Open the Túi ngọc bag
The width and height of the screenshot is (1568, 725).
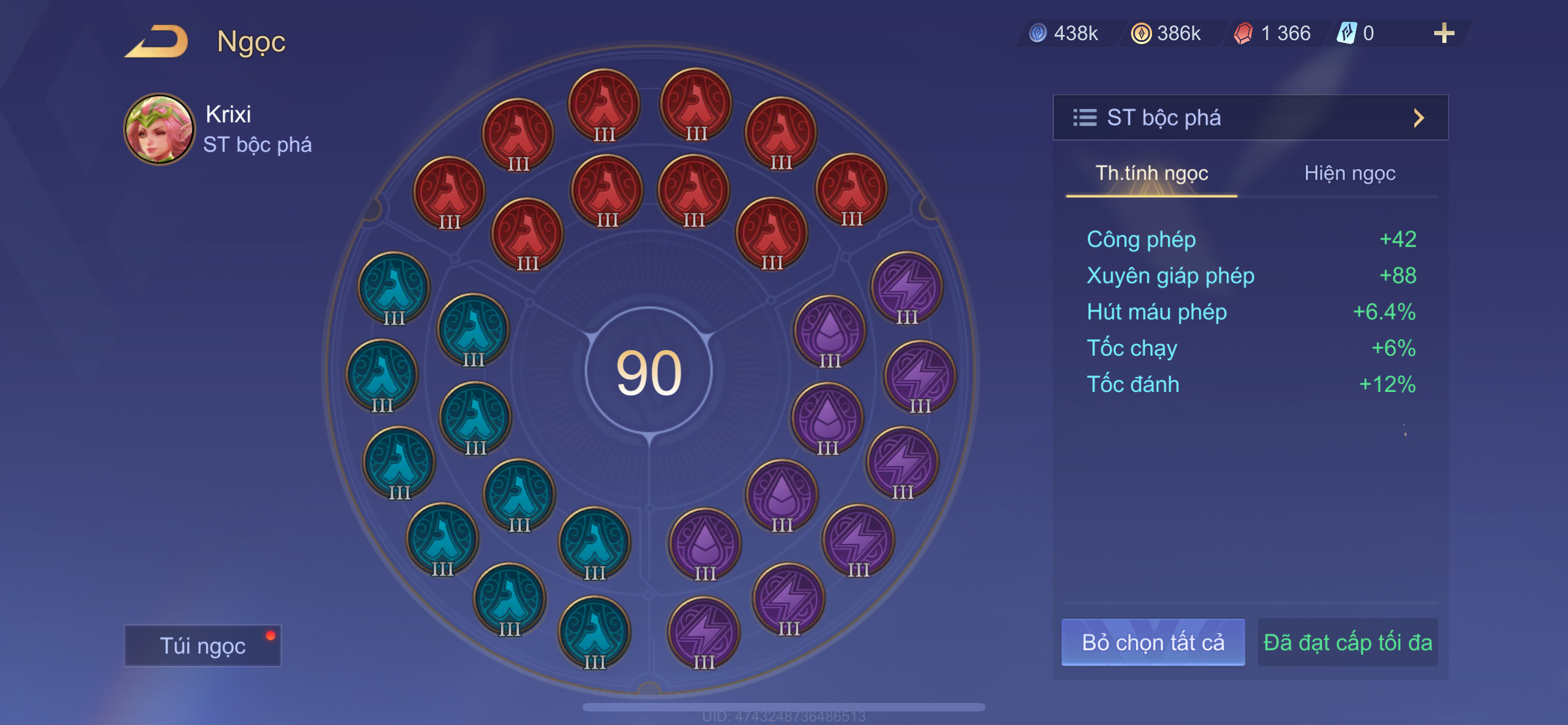click(x=202, y=645)
